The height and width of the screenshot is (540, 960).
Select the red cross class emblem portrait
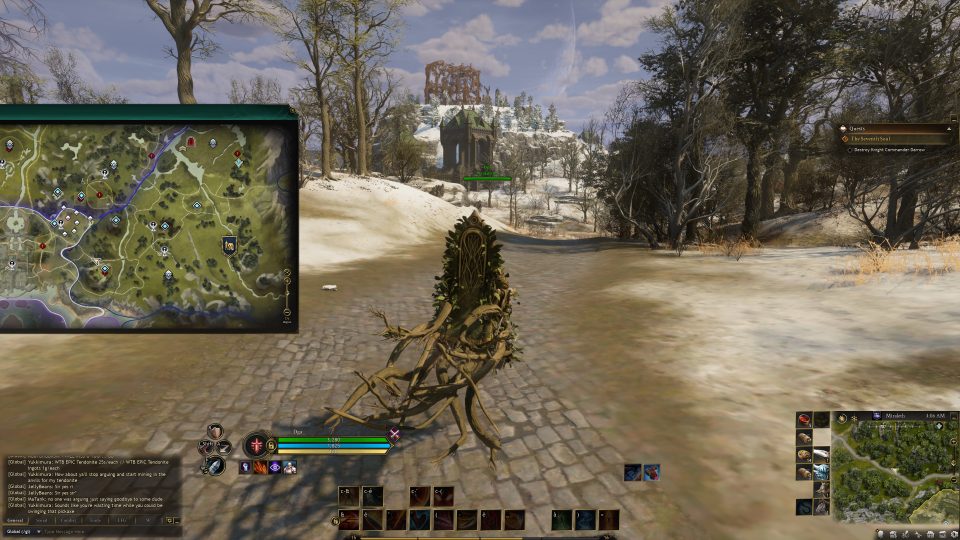tap(257, 445)
